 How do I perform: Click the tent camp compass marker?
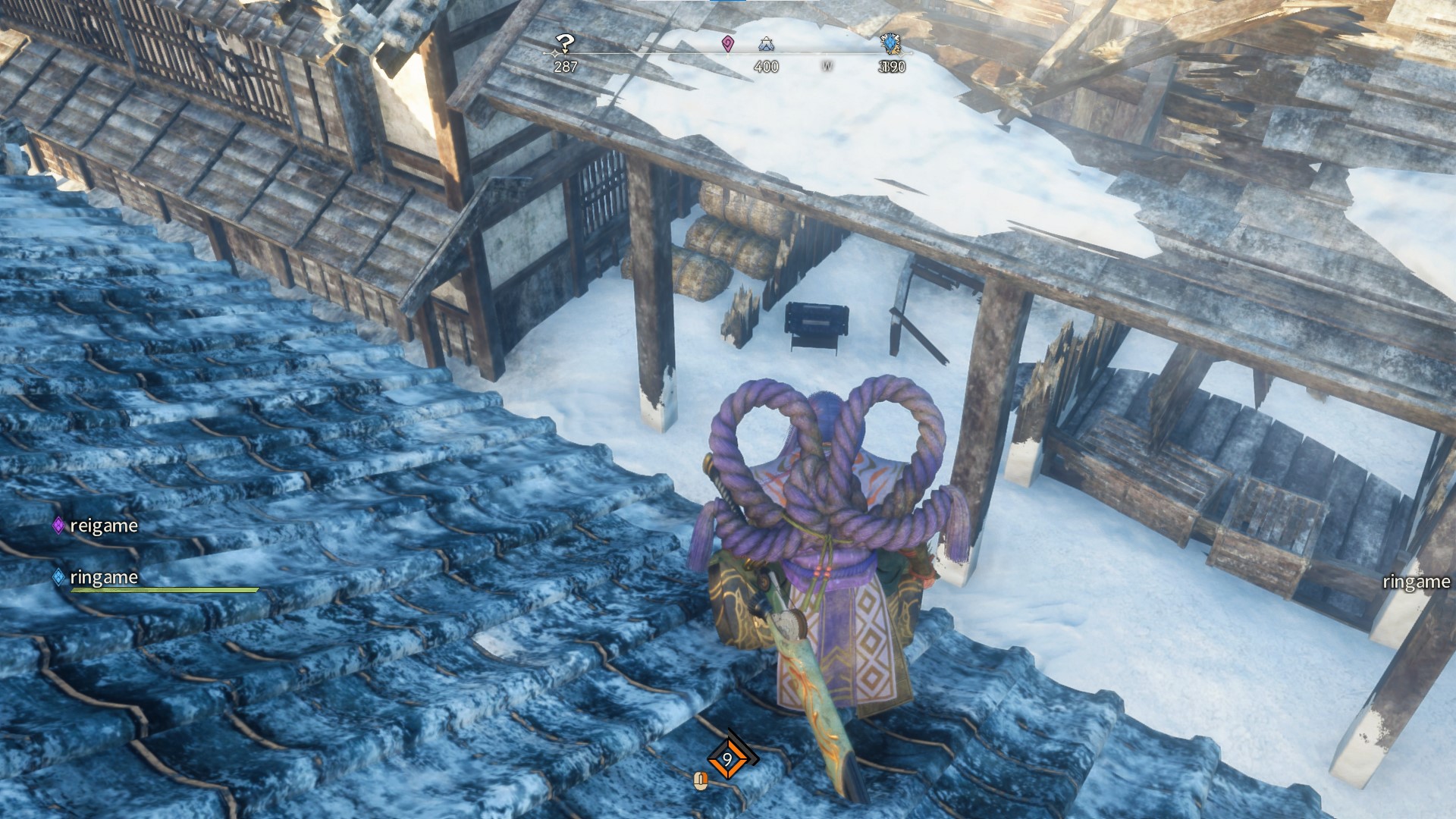(765, 45)
